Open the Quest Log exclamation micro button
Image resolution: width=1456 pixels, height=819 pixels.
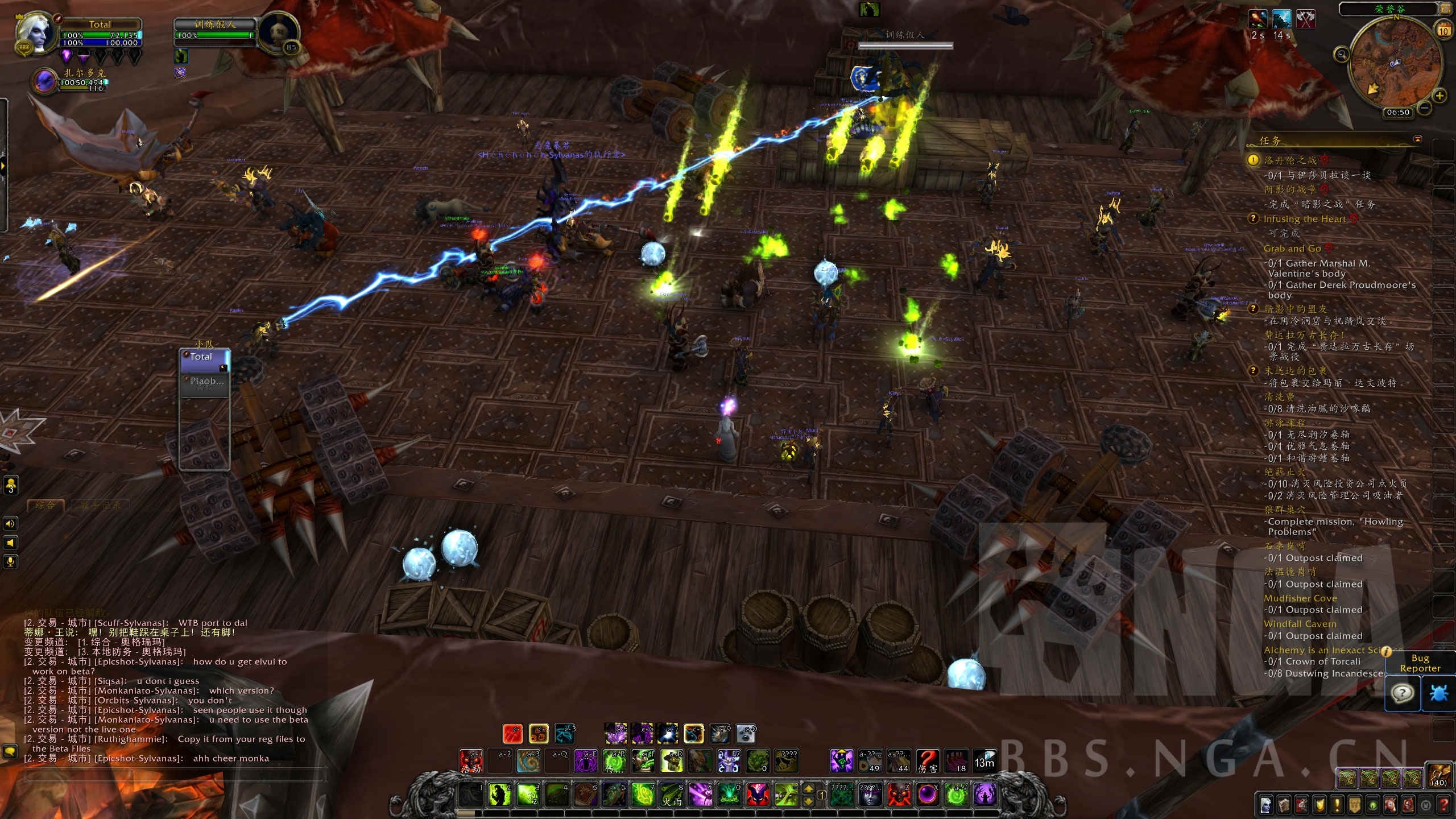[1337, 805]
